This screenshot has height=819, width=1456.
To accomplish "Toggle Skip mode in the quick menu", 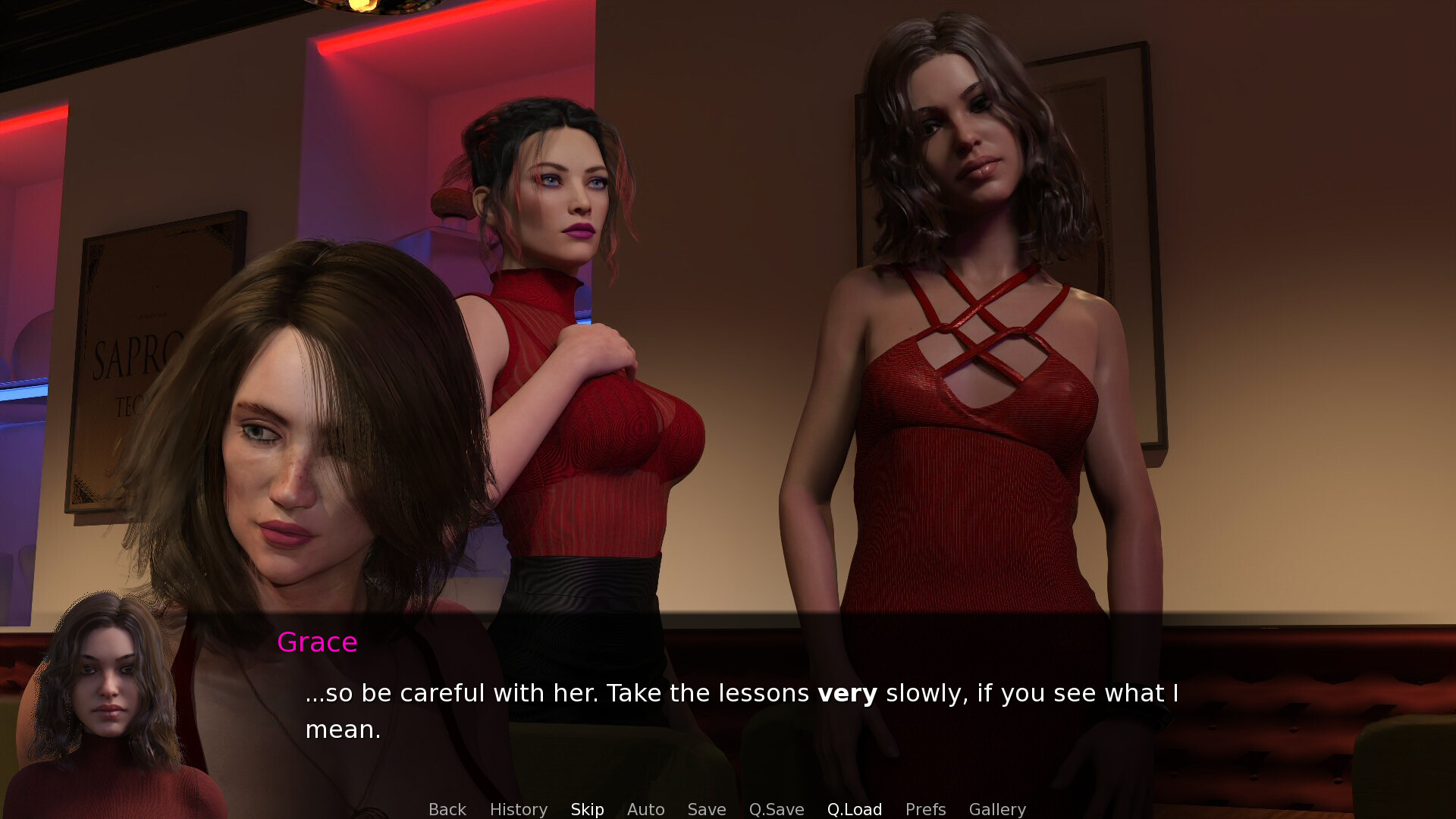I will (x=587, y=809).
